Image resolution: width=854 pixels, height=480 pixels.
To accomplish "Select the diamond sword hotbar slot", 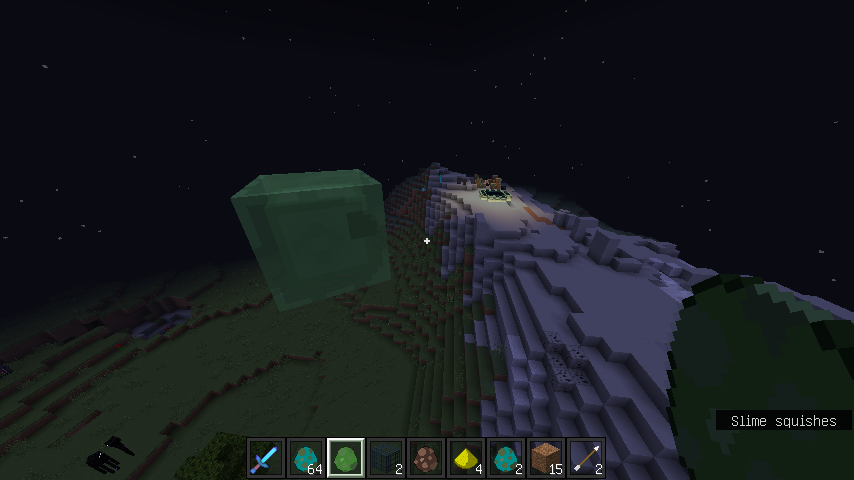I will tap(266, 458).
